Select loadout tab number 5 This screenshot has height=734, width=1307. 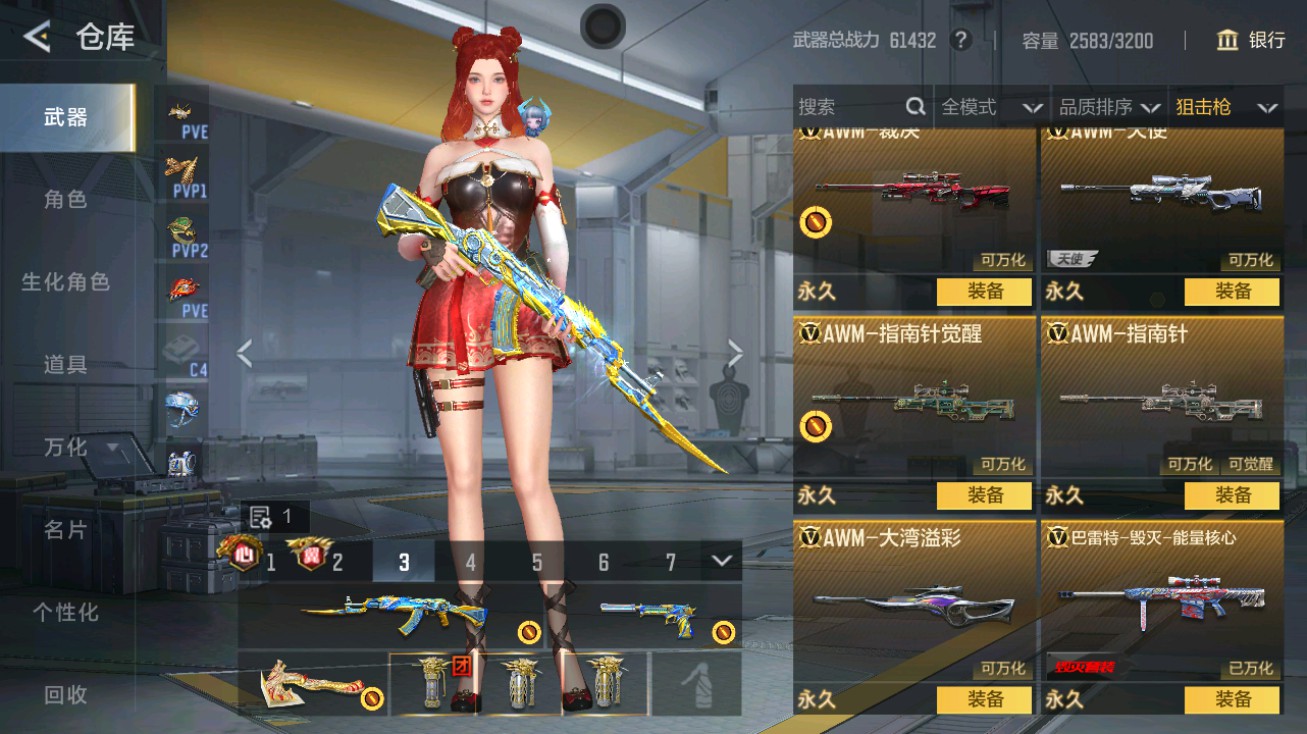point(536,563)
